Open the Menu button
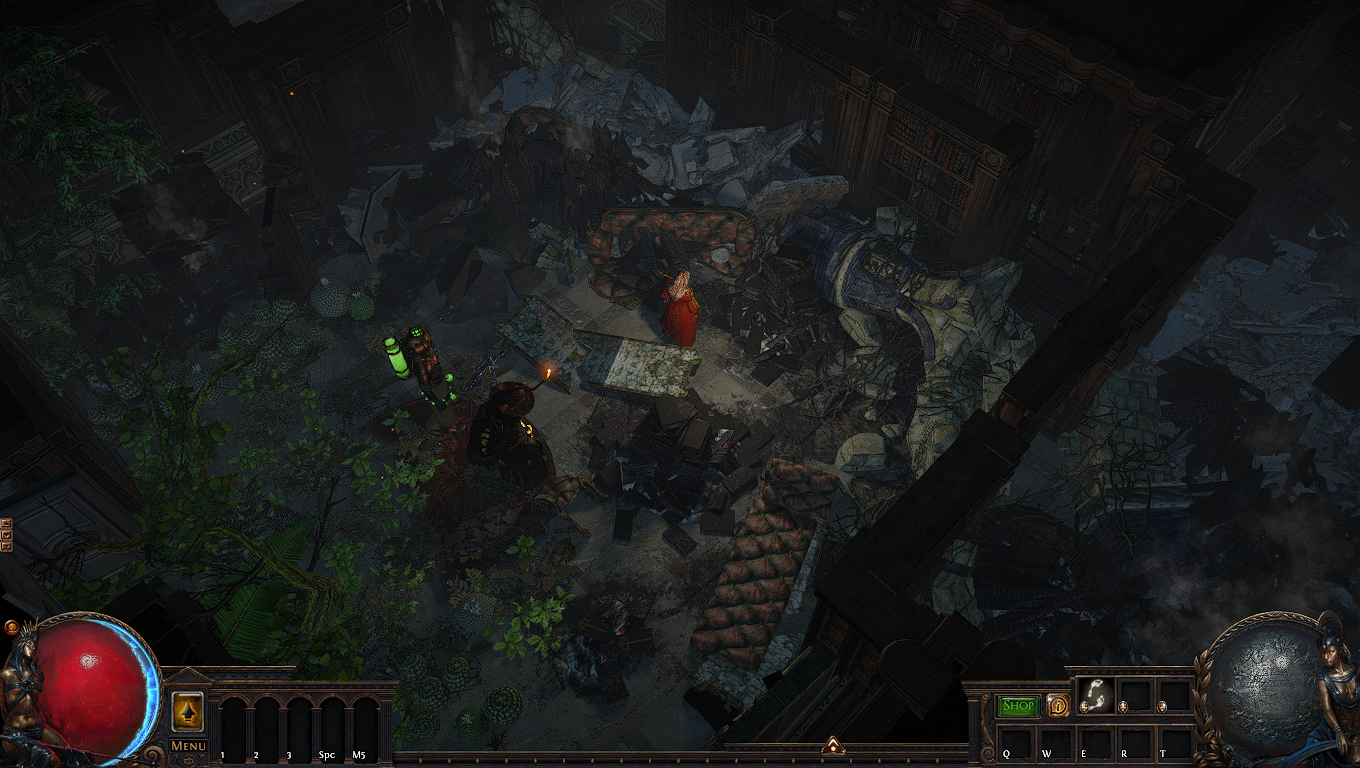1360x768 pixels. [188, 746]
